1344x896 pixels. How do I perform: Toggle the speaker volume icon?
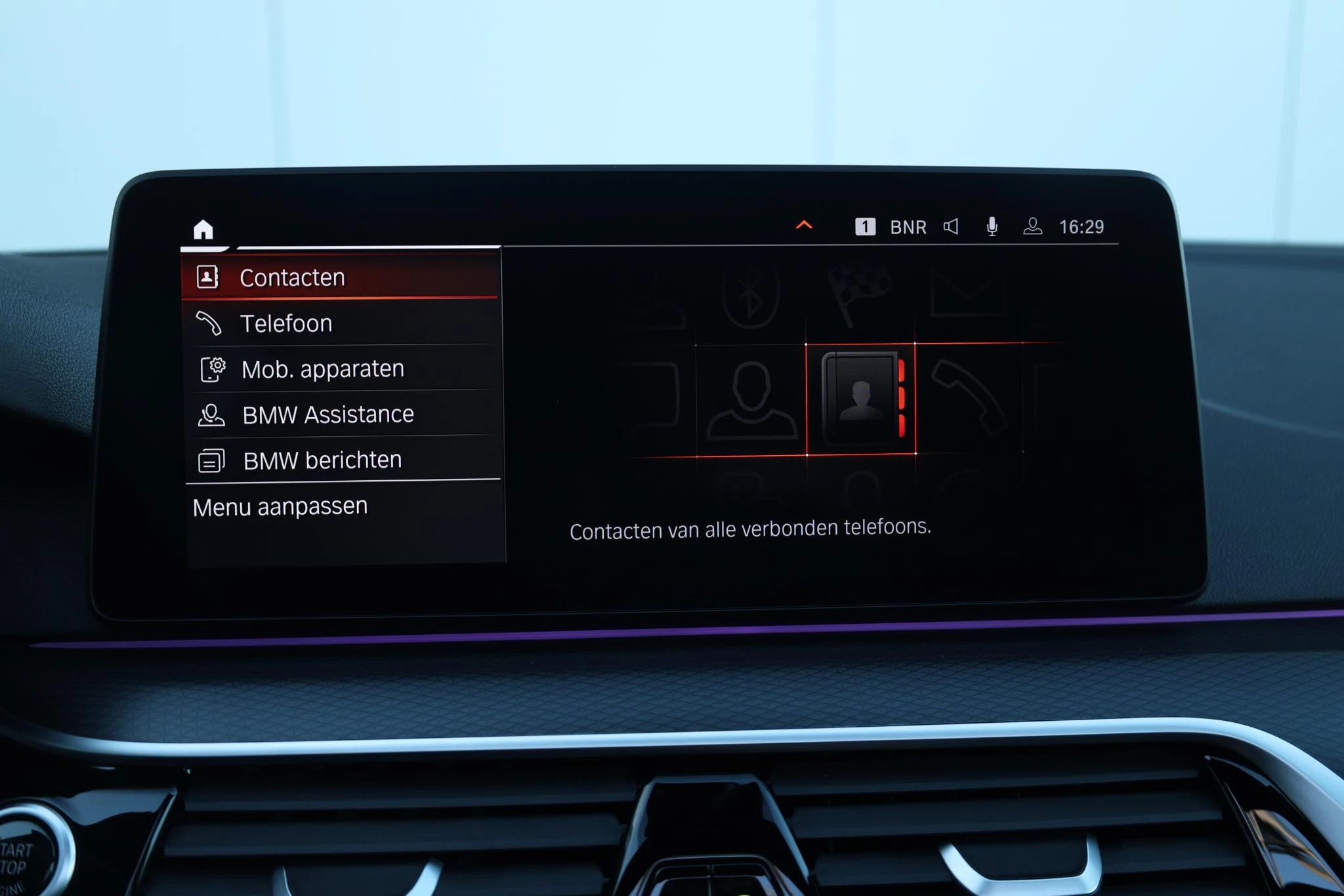click(x=951, y=226)
